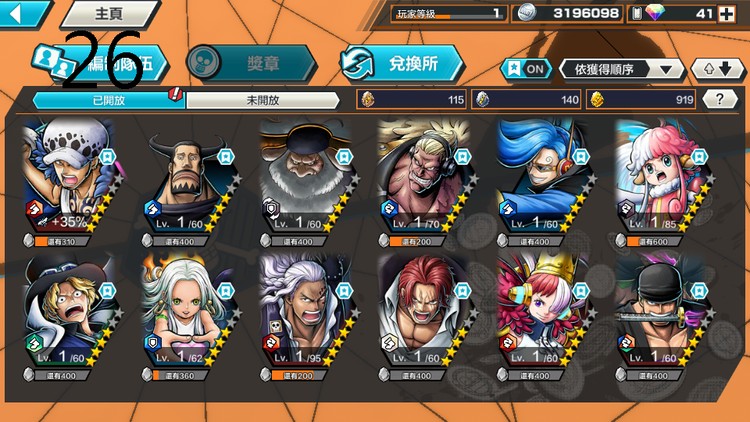750x422 pixels.
Task: Switch to the 獎章 medals tab
Action: click(250, 64)
